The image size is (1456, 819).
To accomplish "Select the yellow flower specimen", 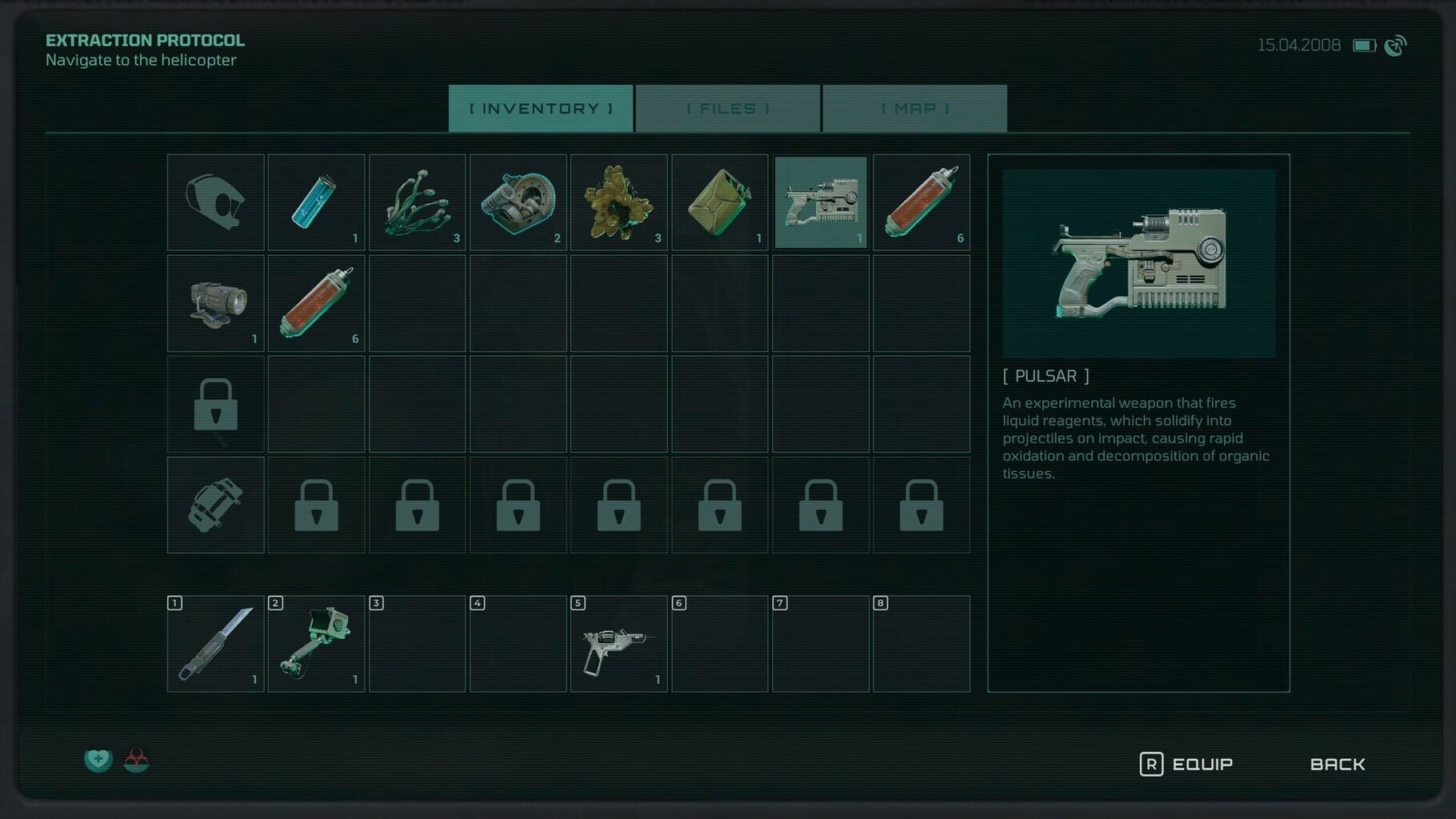I will (x=619, y=202).
